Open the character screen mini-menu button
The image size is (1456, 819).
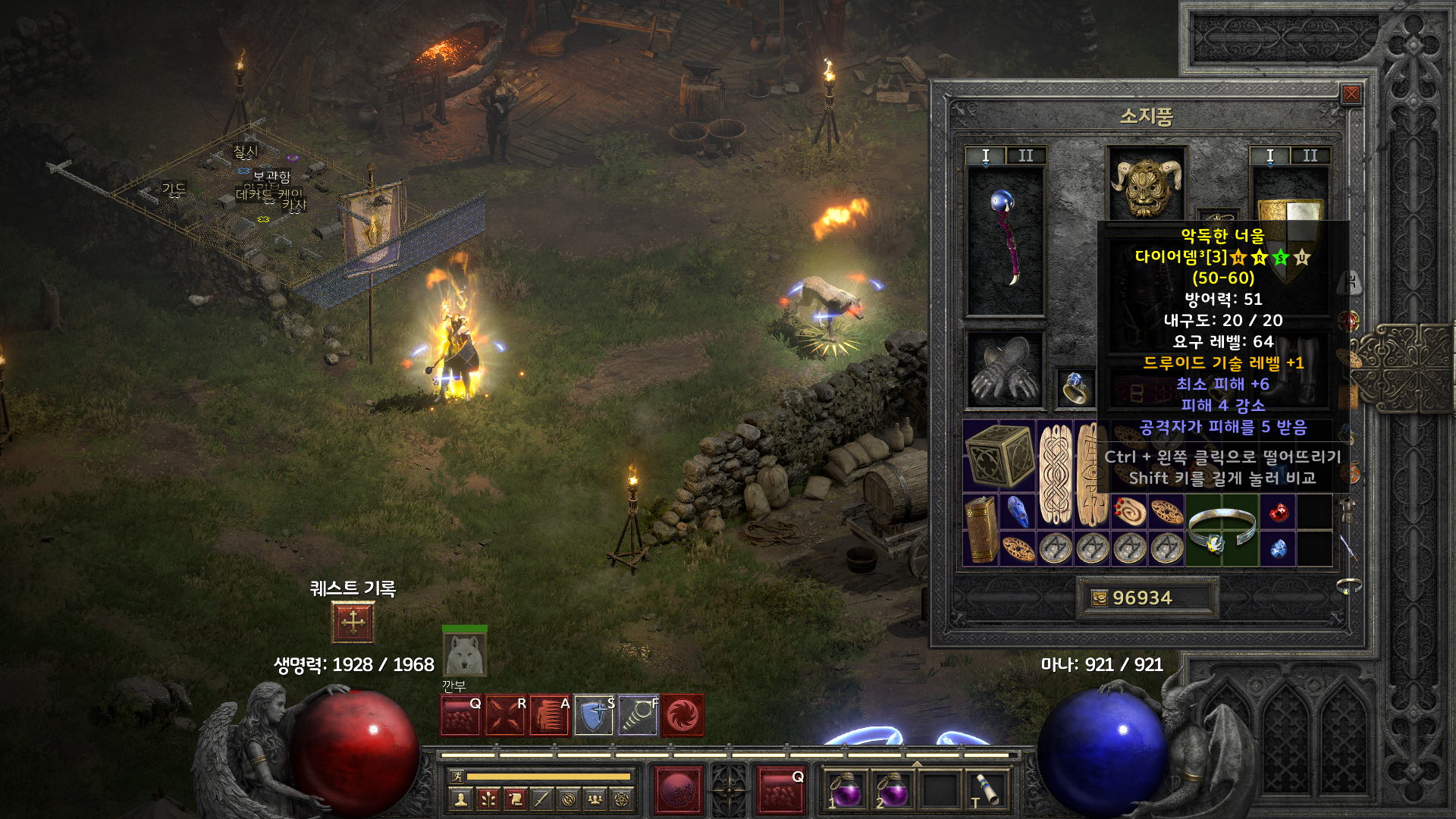point(460,799)
